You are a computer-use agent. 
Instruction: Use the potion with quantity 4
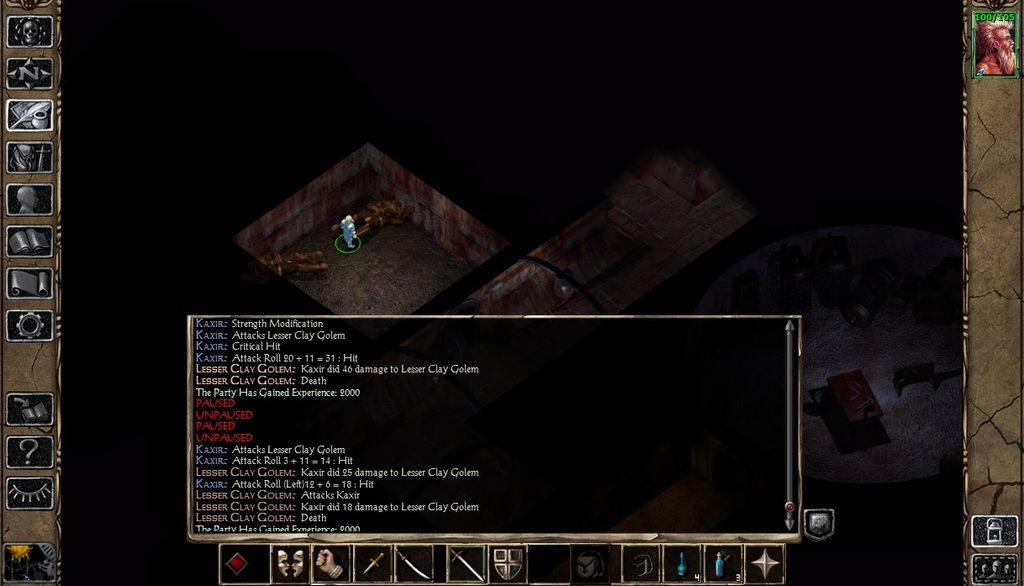[683, 564]
